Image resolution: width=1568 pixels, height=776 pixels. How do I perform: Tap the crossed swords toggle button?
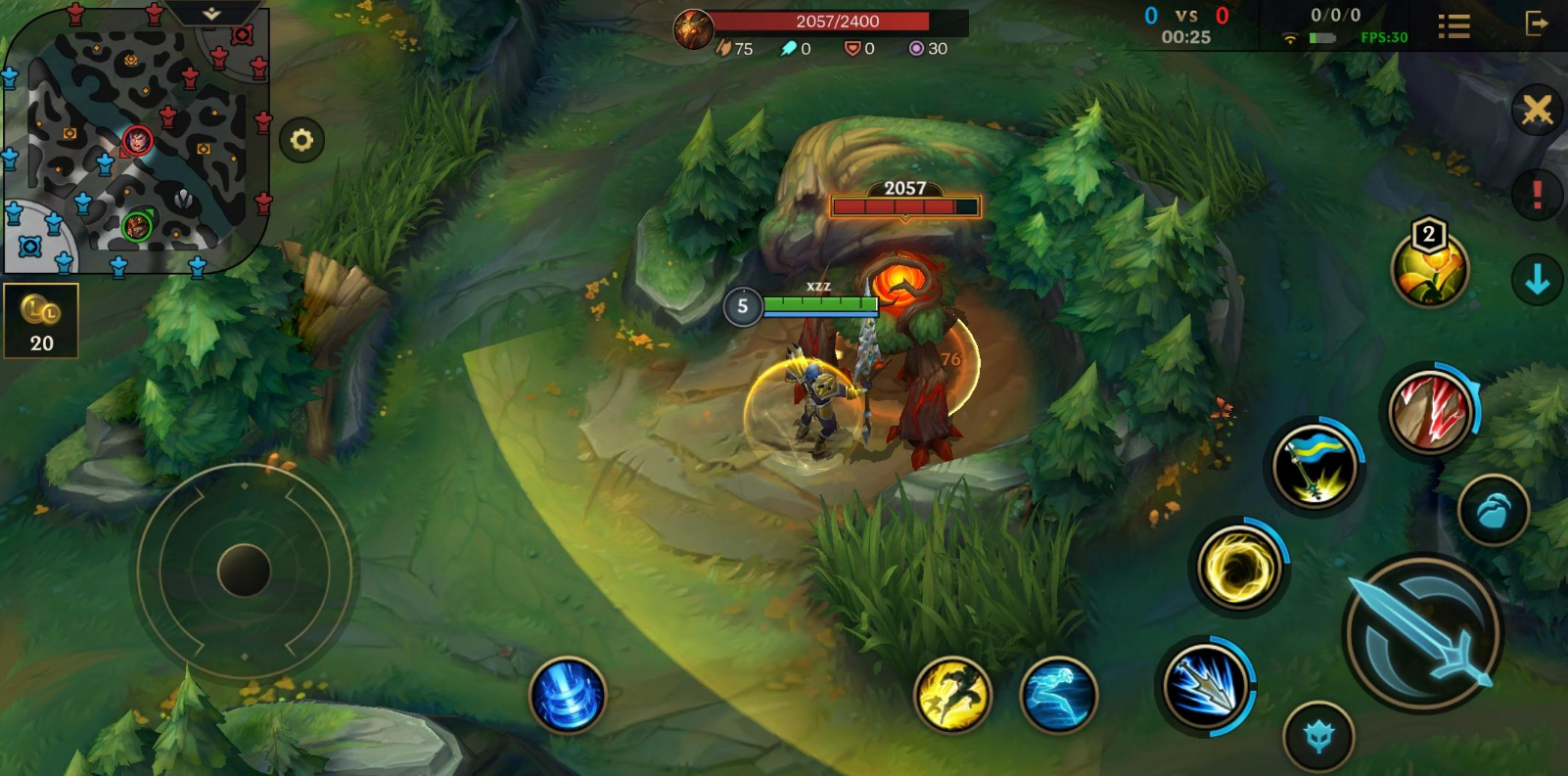point(1537,110)
